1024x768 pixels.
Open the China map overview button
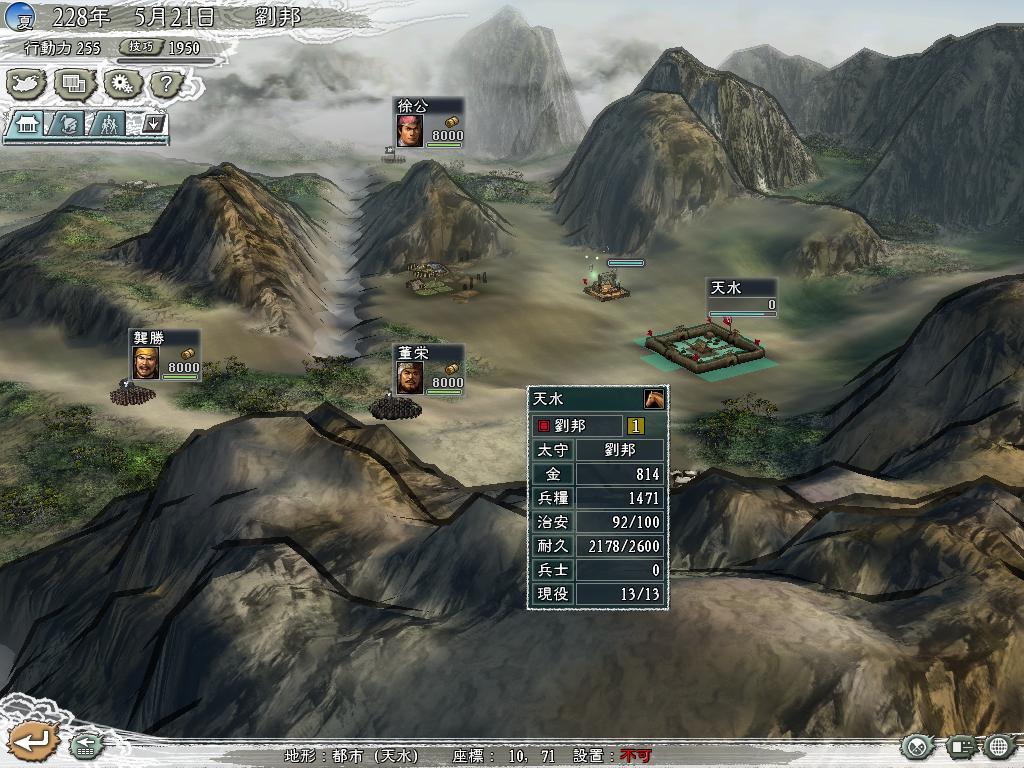click(x=28, y=84)
